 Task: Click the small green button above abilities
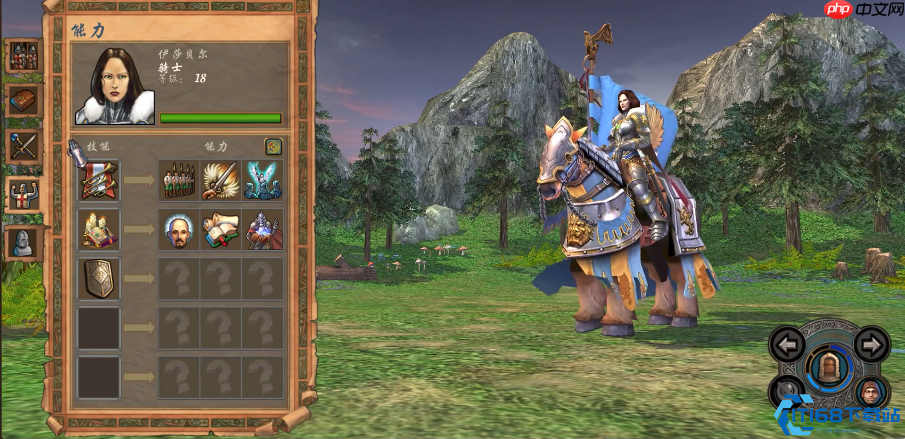tap(273, 147)
